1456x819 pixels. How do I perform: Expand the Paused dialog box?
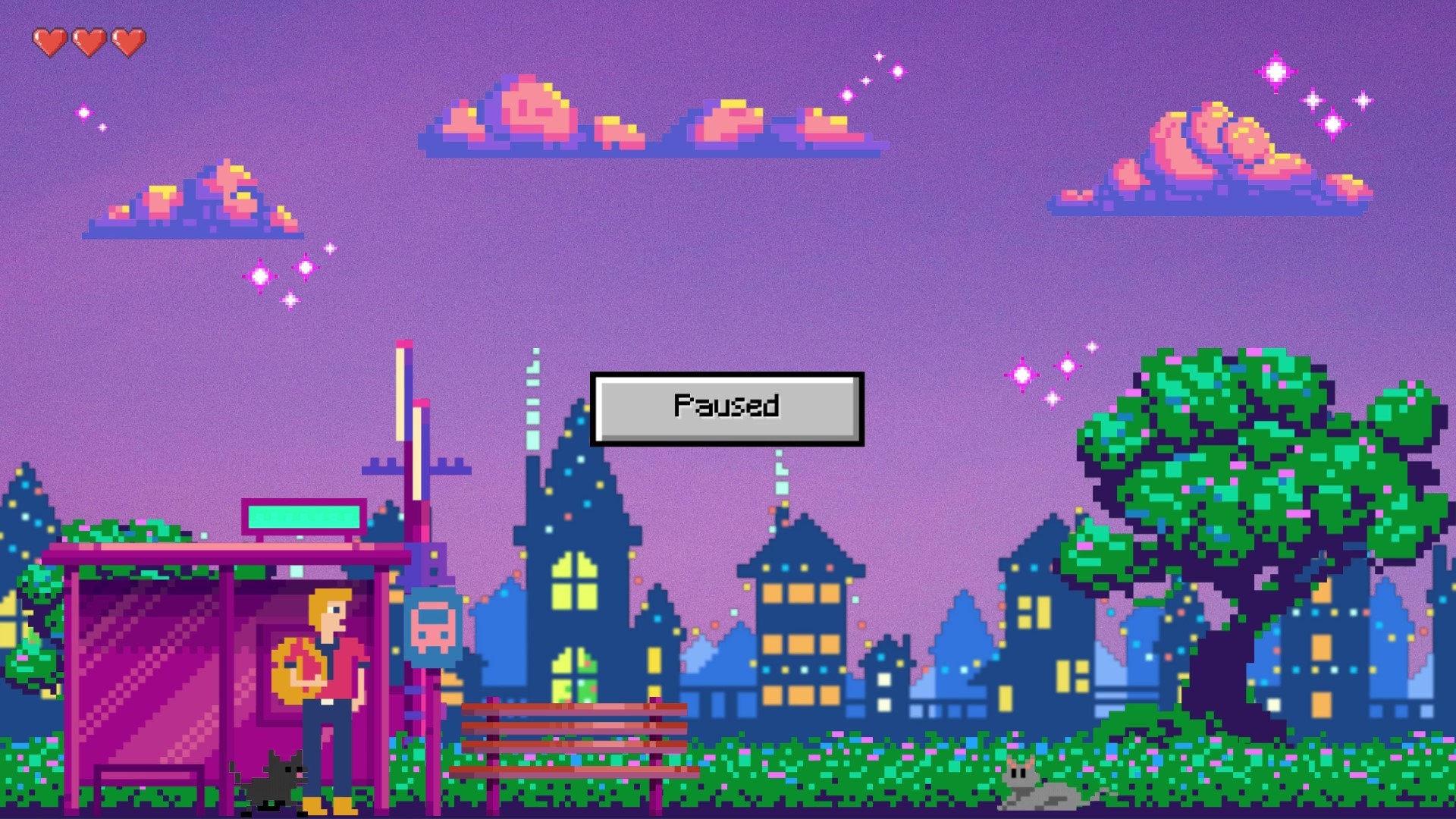pos(726,407)
